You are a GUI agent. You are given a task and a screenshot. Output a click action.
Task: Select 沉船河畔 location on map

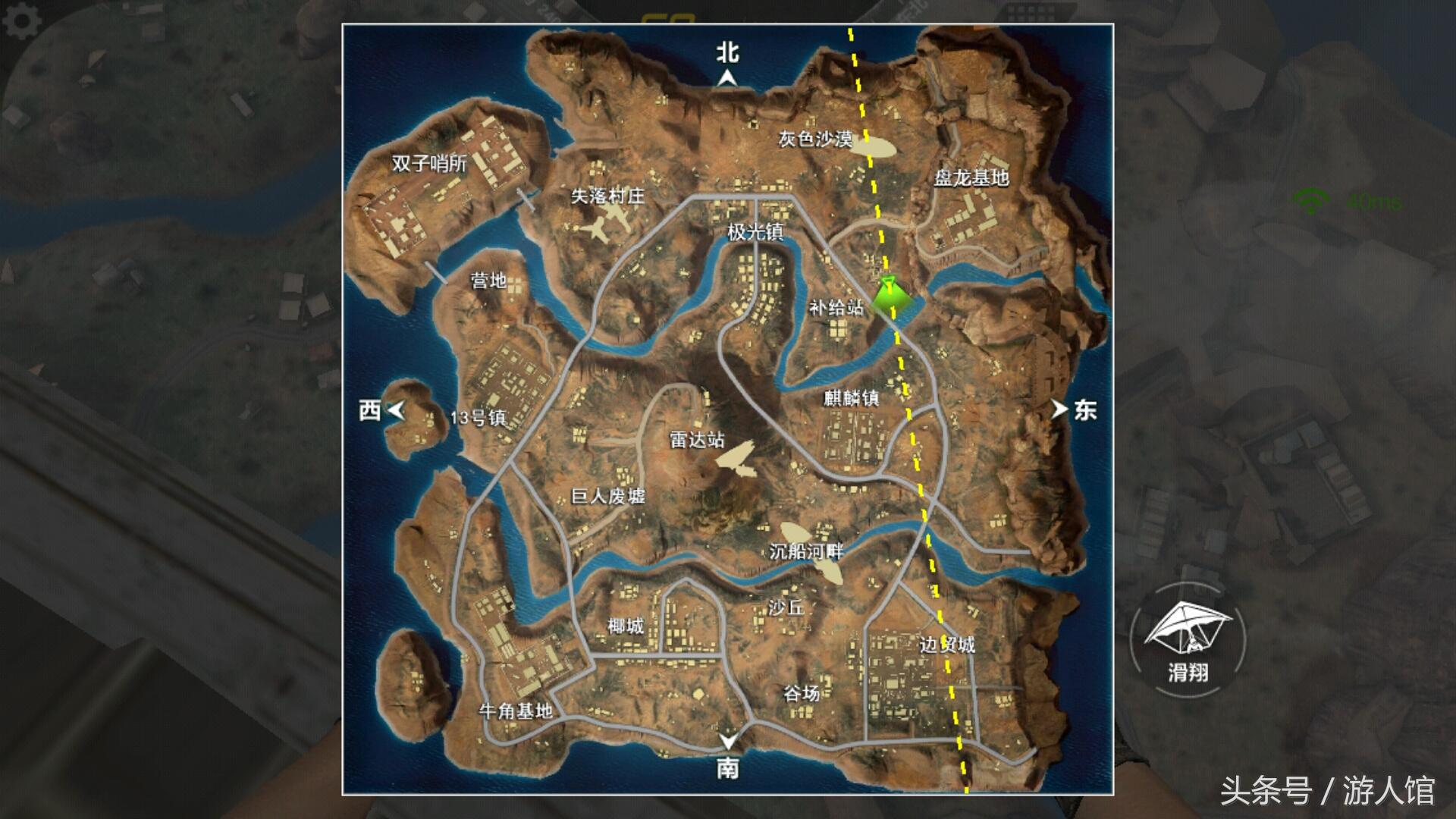tap(806, 551)
